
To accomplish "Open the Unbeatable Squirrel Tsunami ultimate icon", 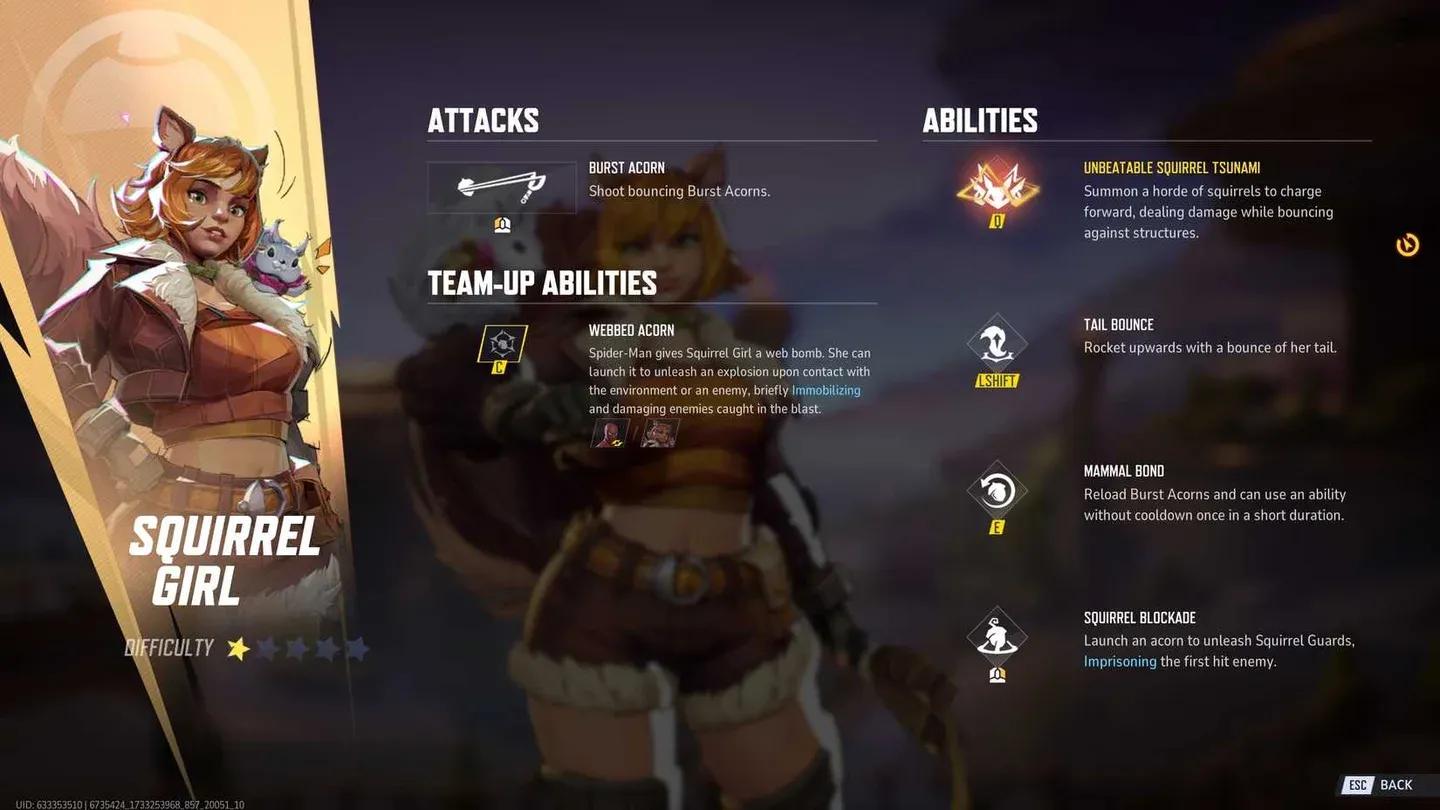I will pos(996,188).
